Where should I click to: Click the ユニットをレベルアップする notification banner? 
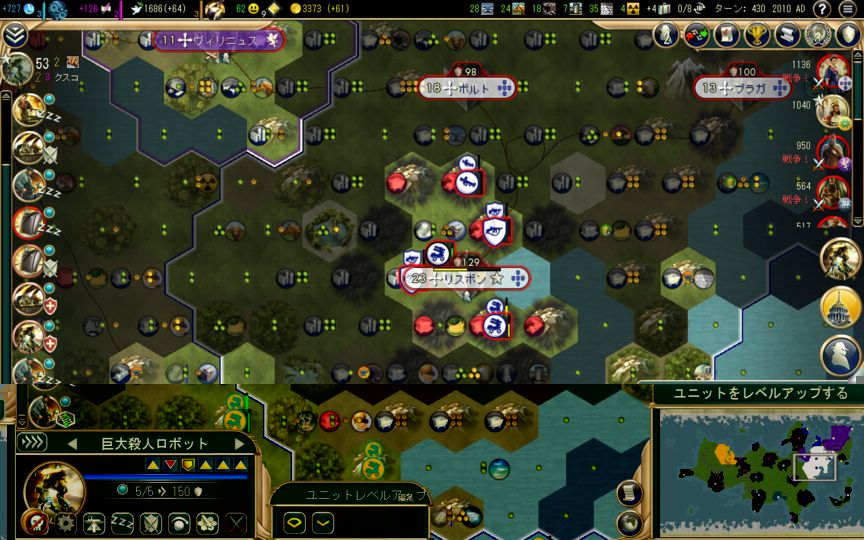click(755, 393)
